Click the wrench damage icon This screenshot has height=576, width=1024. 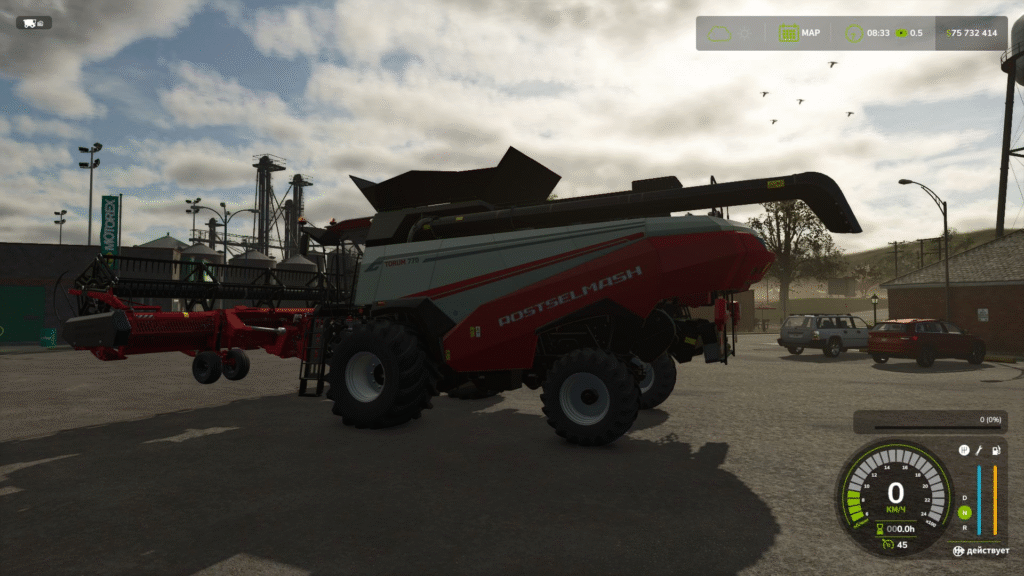tap(979, 451)
